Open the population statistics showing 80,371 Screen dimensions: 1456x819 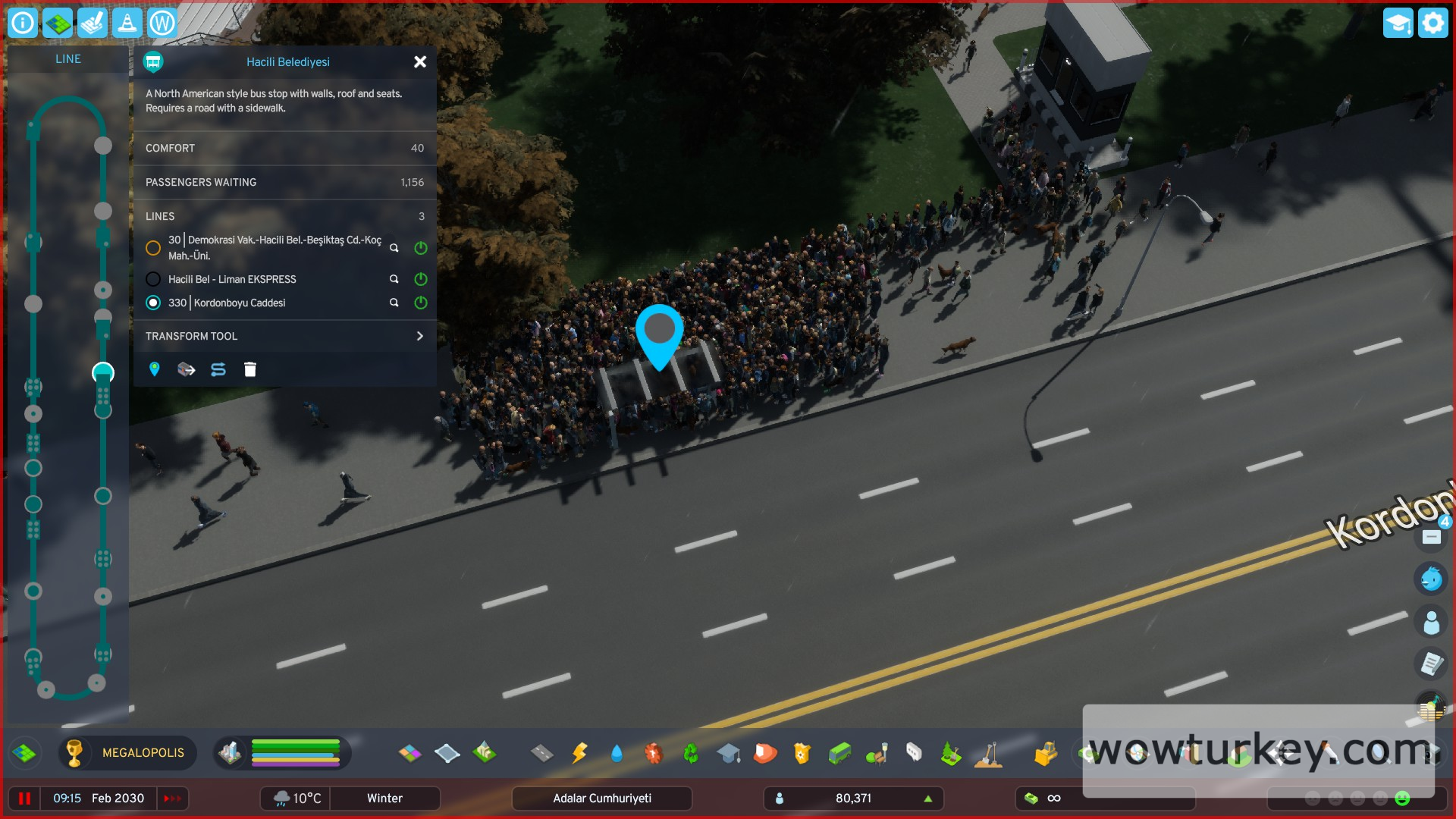(853, 799)
